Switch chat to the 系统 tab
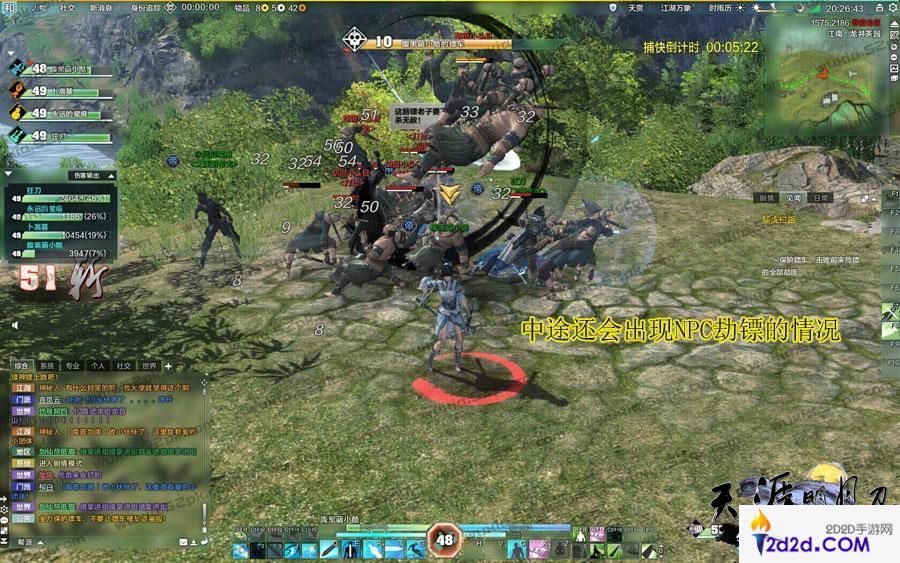This screenshot has width=900, height=563. [48, 366]
